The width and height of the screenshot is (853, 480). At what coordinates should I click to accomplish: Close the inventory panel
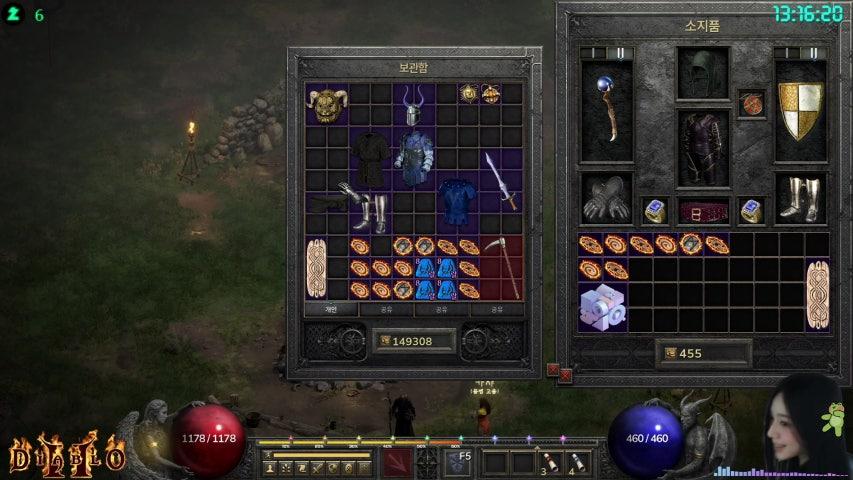coord(565,374)
